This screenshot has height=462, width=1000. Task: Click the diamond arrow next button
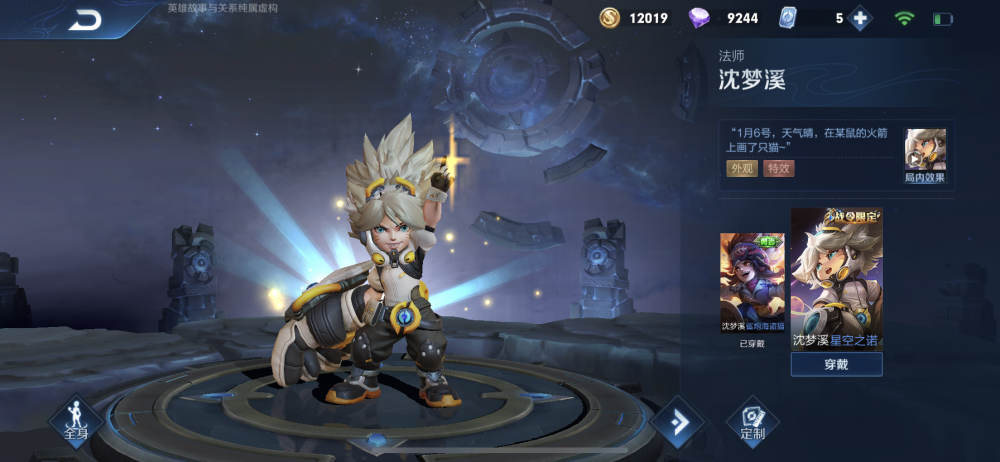click(678, 423)
